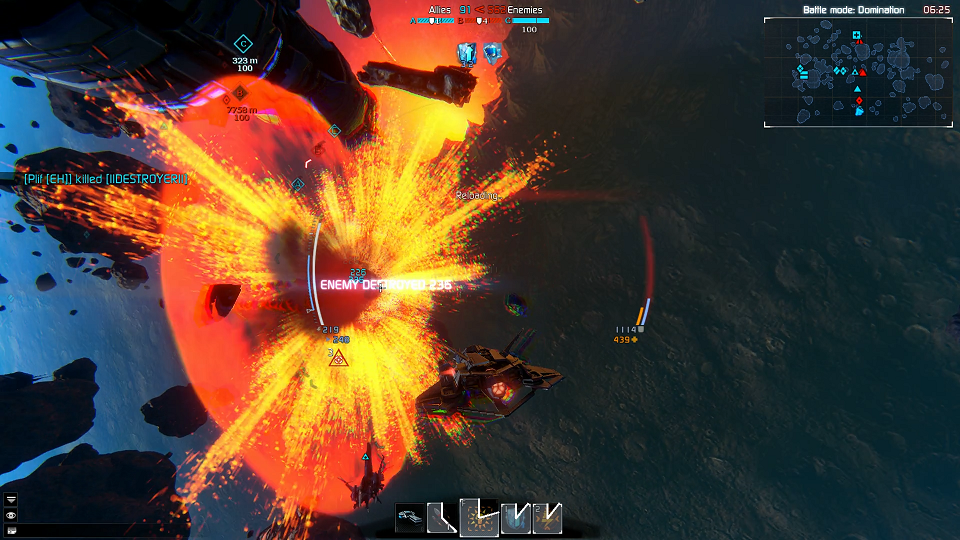Open the battle minimap
This screenshot has height=540, width=960.
pos(857,72)
